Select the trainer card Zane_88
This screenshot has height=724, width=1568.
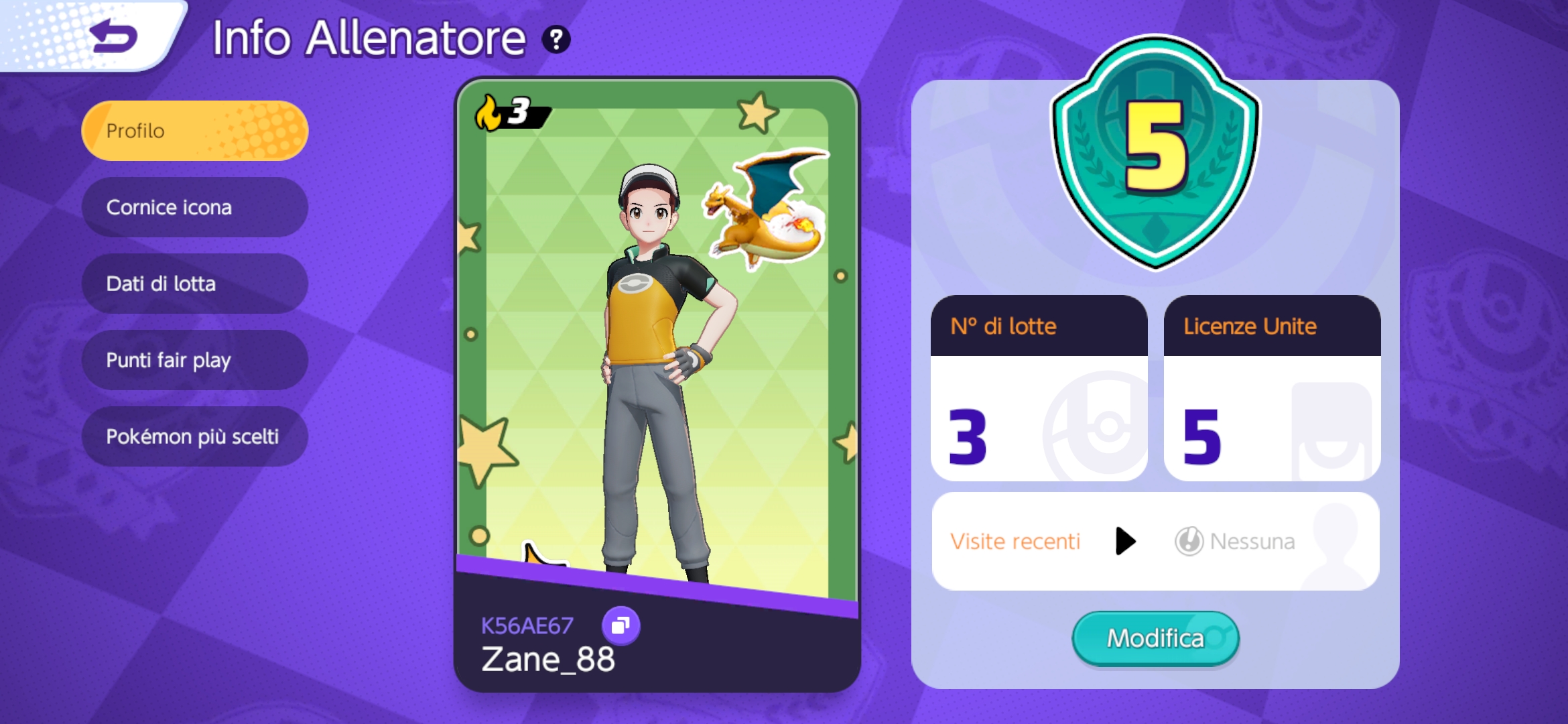point(657,382)
